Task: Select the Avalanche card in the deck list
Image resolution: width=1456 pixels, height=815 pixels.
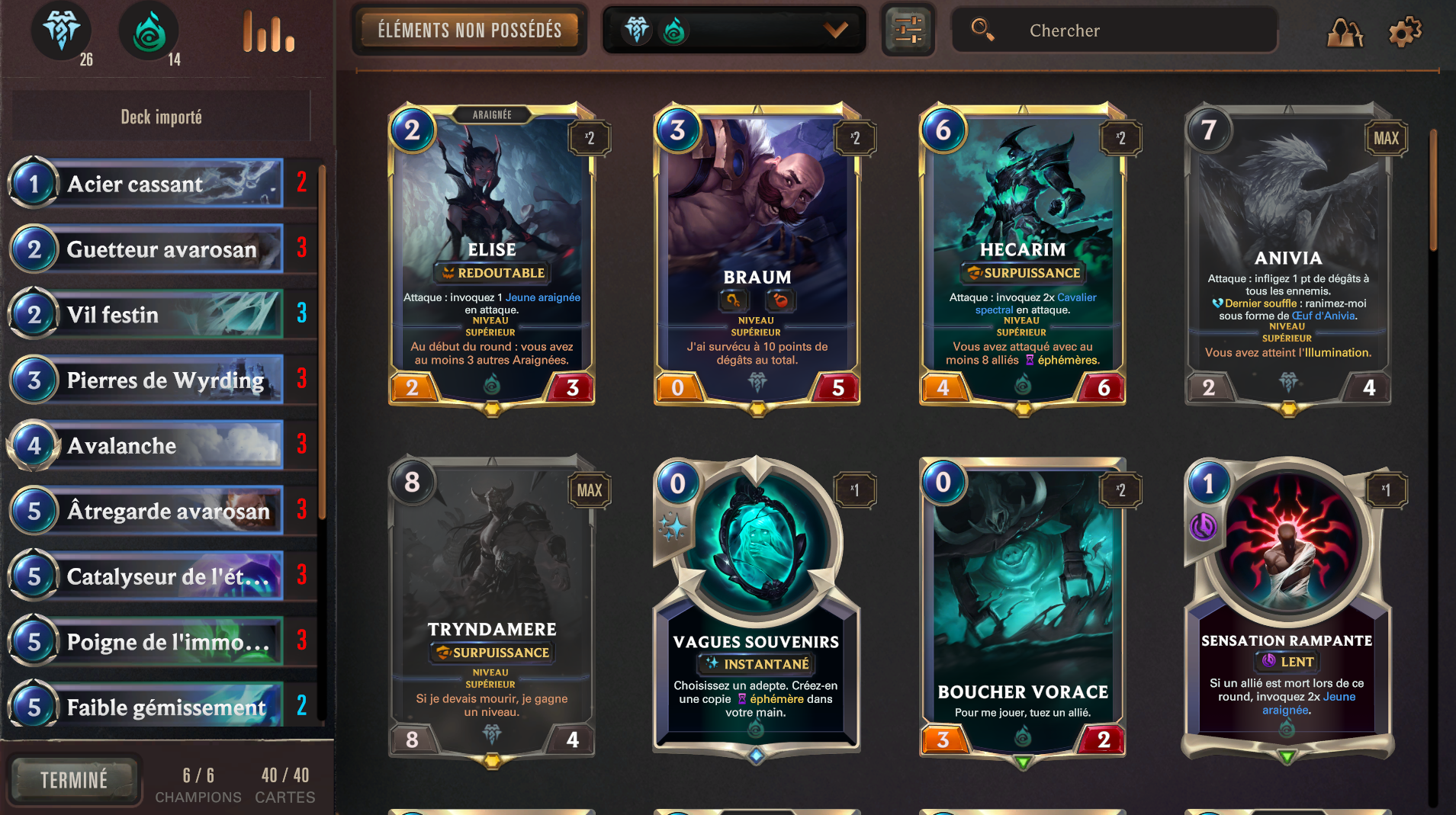Action: click(153, 445)
